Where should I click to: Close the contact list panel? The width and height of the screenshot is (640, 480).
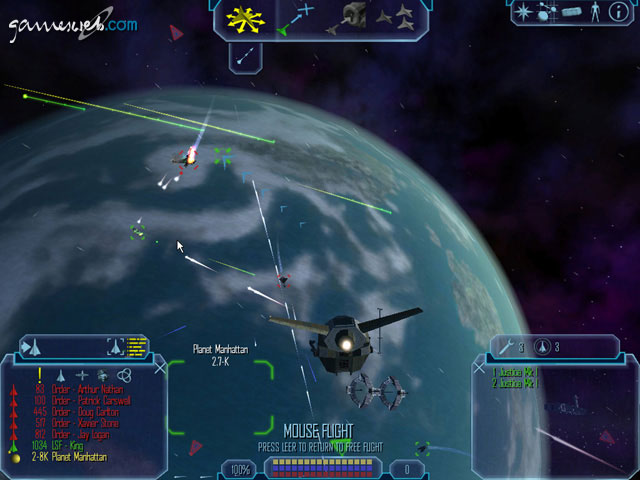[161, 368]
